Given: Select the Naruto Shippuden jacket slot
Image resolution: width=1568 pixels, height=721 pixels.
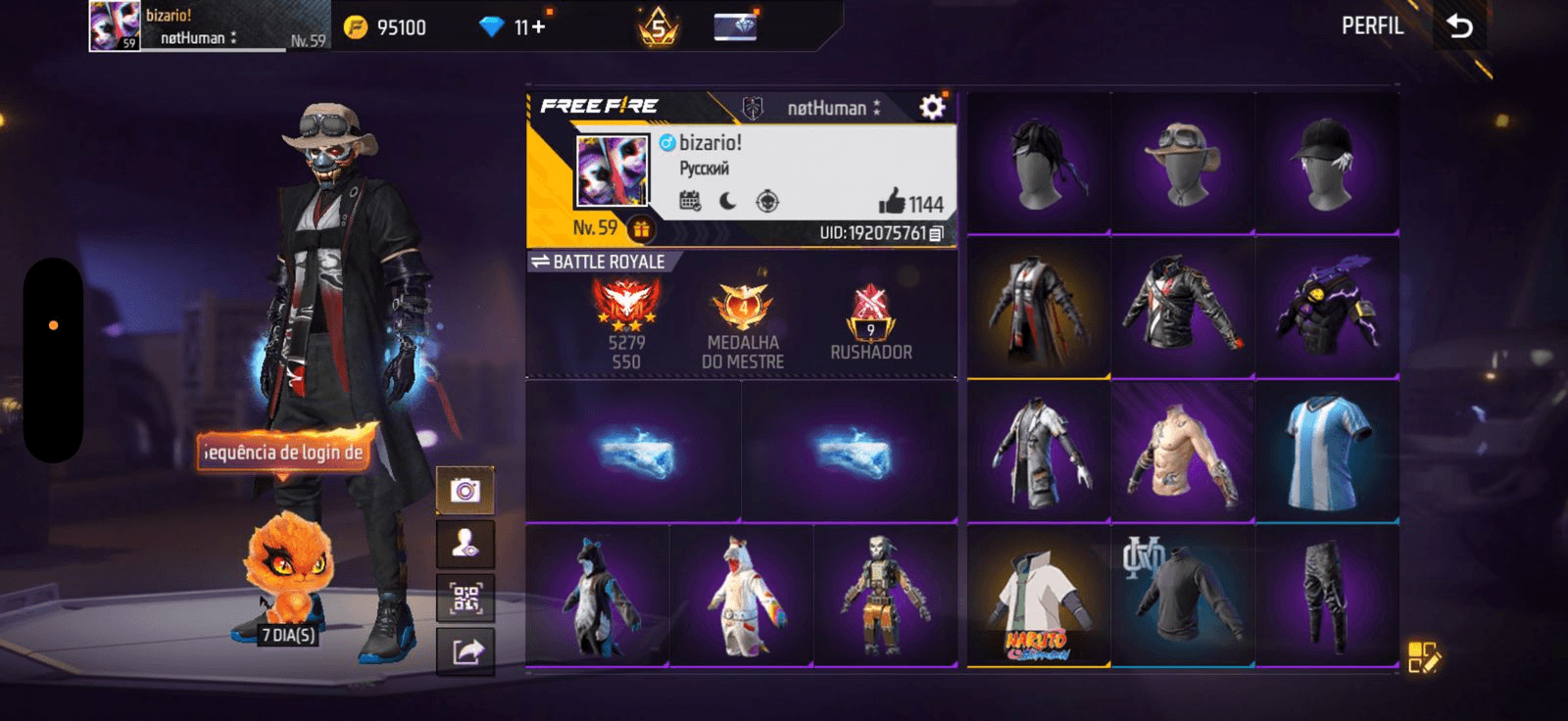Looking at the screenshot, I should pos(1038,597).
